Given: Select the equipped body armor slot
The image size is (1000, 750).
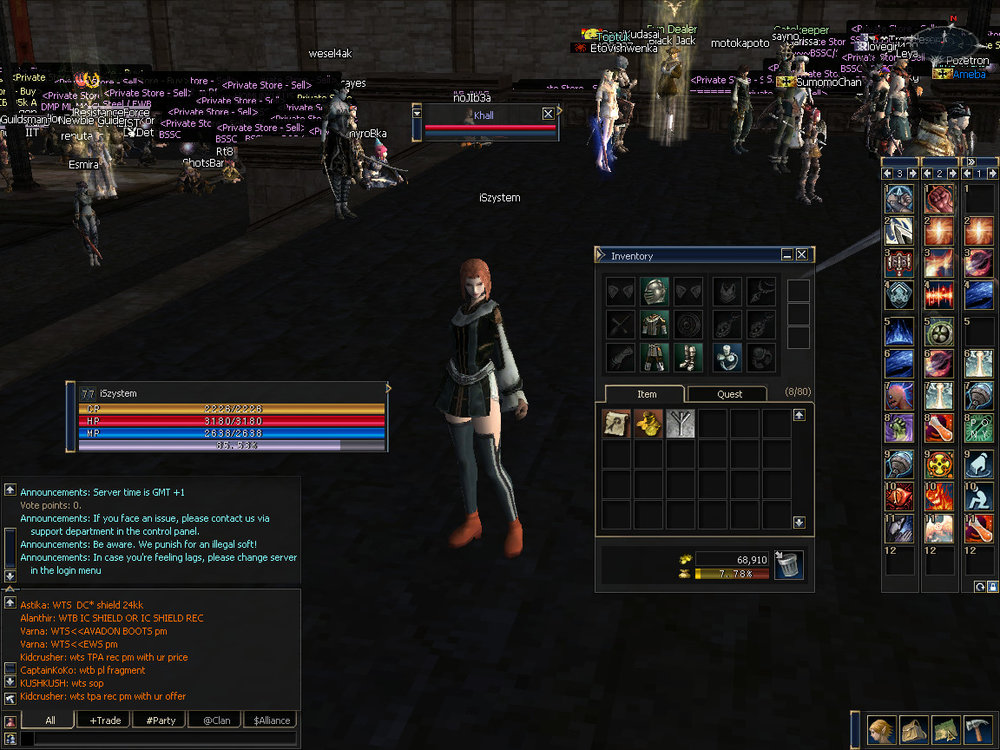Looking at the screenshot, I should point(654,324).
